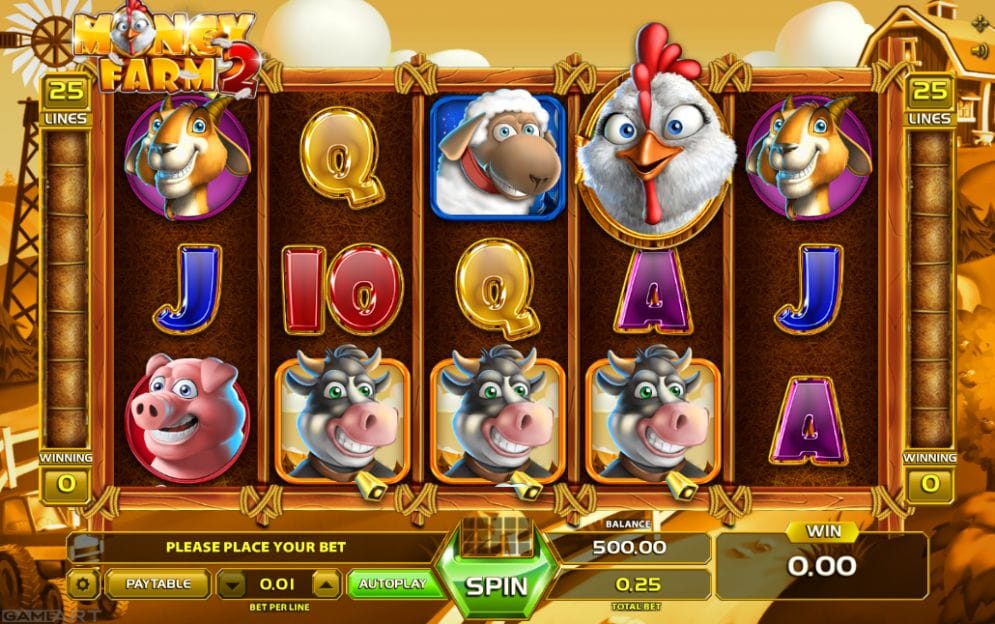The width and height of the screenshot is (995, 624).
Task: Open the gear settings menu
Action: tap(82, 584)
